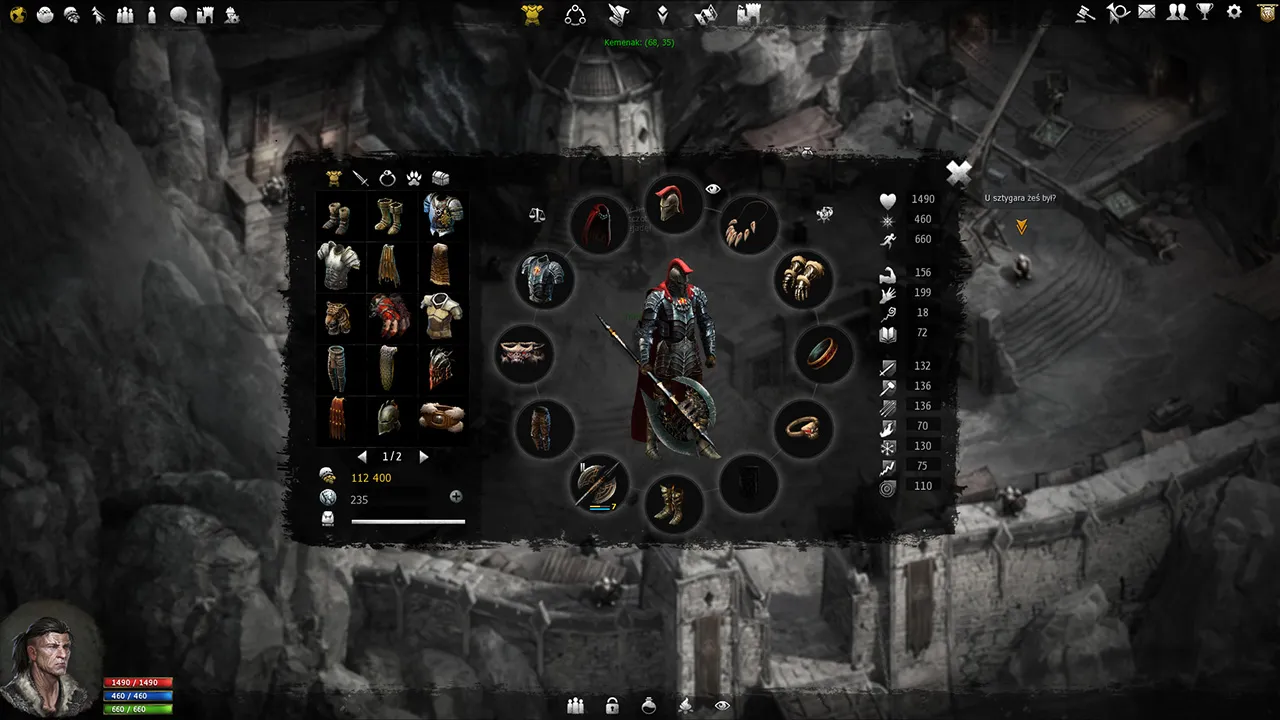Switch to the paw tab in inventory
The height and width of the screenshot is (720, 1280).
(417, 177)
